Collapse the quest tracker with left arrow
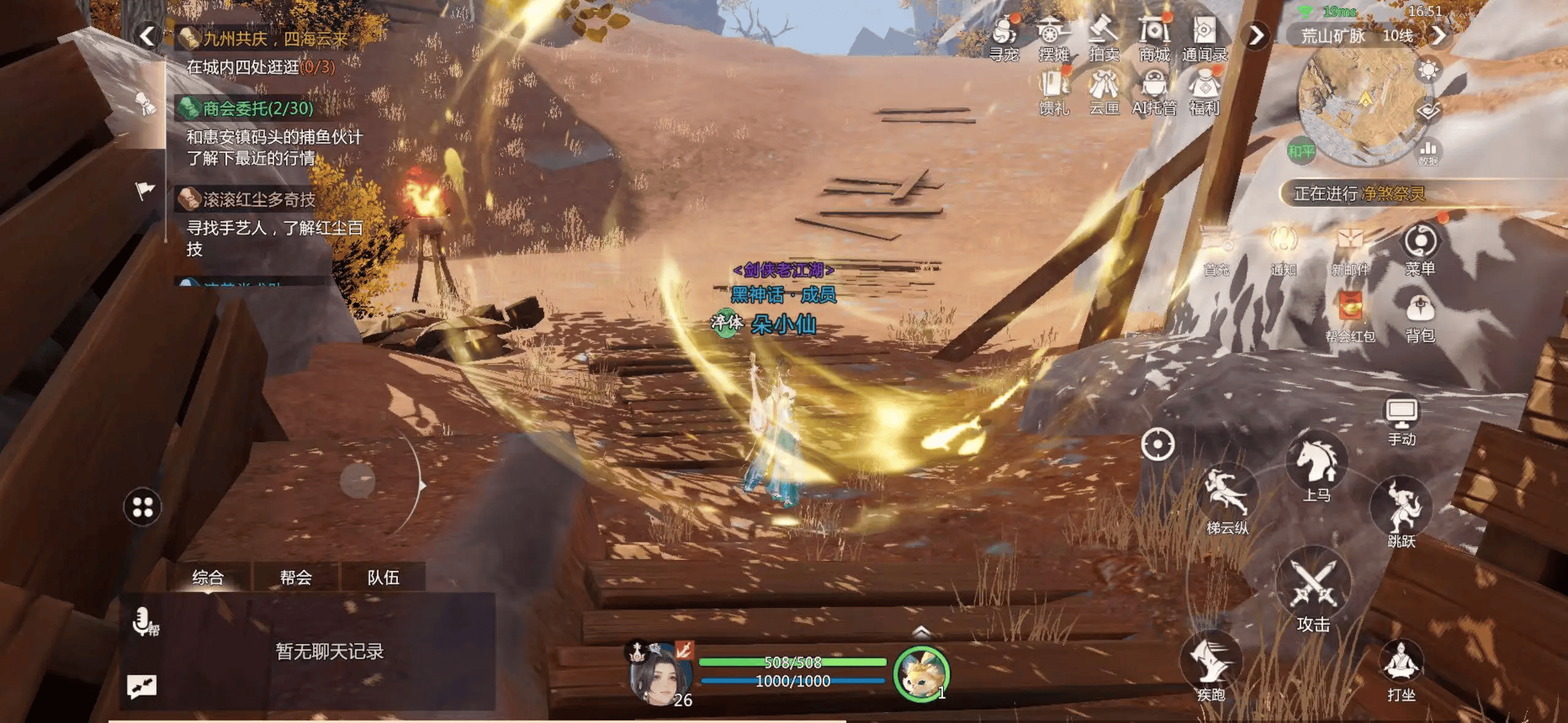This screenshot has height=723, width=1568. tap(147, 36)
